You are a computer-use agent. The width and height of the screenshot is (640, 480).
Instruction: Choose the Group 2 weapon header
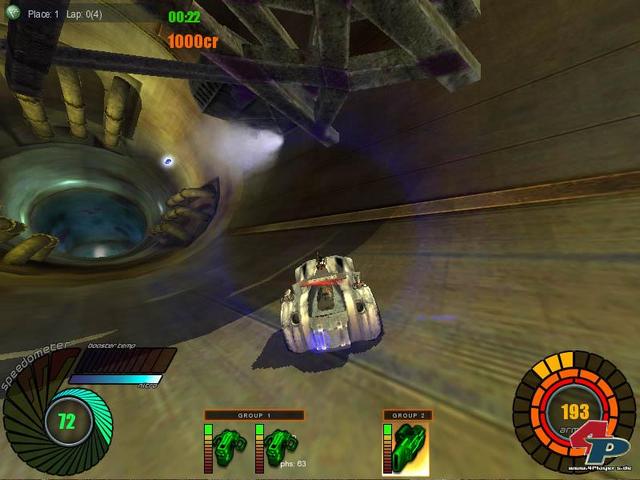(x=406, y=415)
